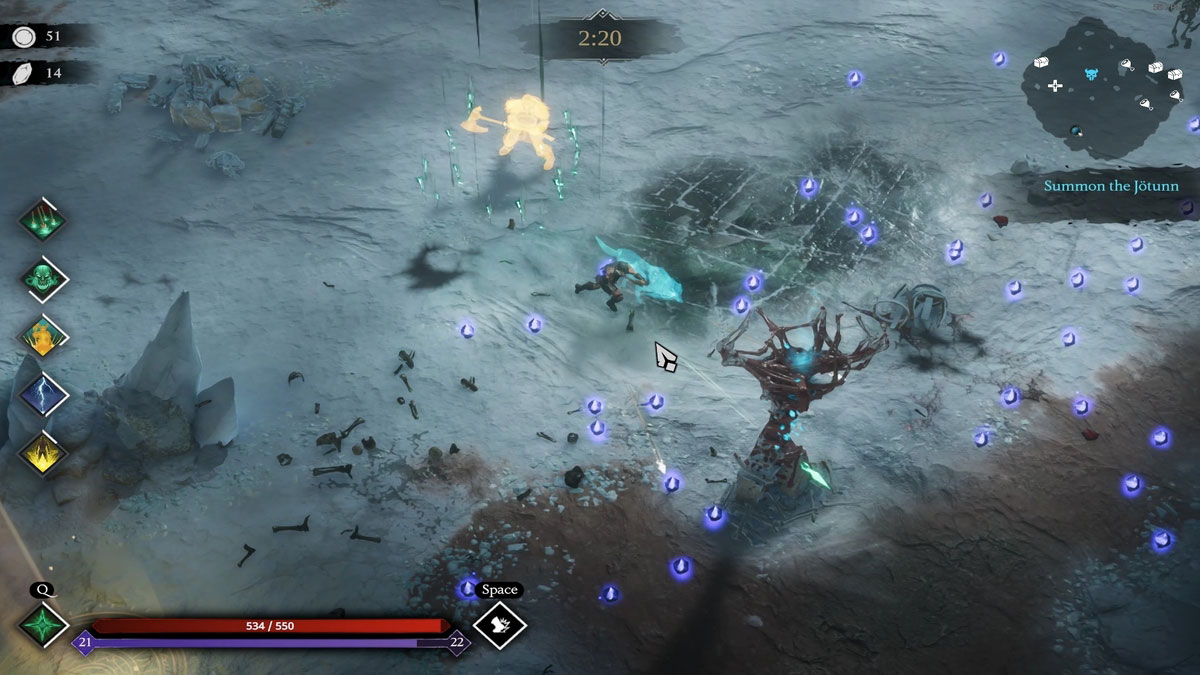Select the yellow radiant figure ability icon
Image resolution: width=1200 pixels, height=675 pixels.
[43, 452]
